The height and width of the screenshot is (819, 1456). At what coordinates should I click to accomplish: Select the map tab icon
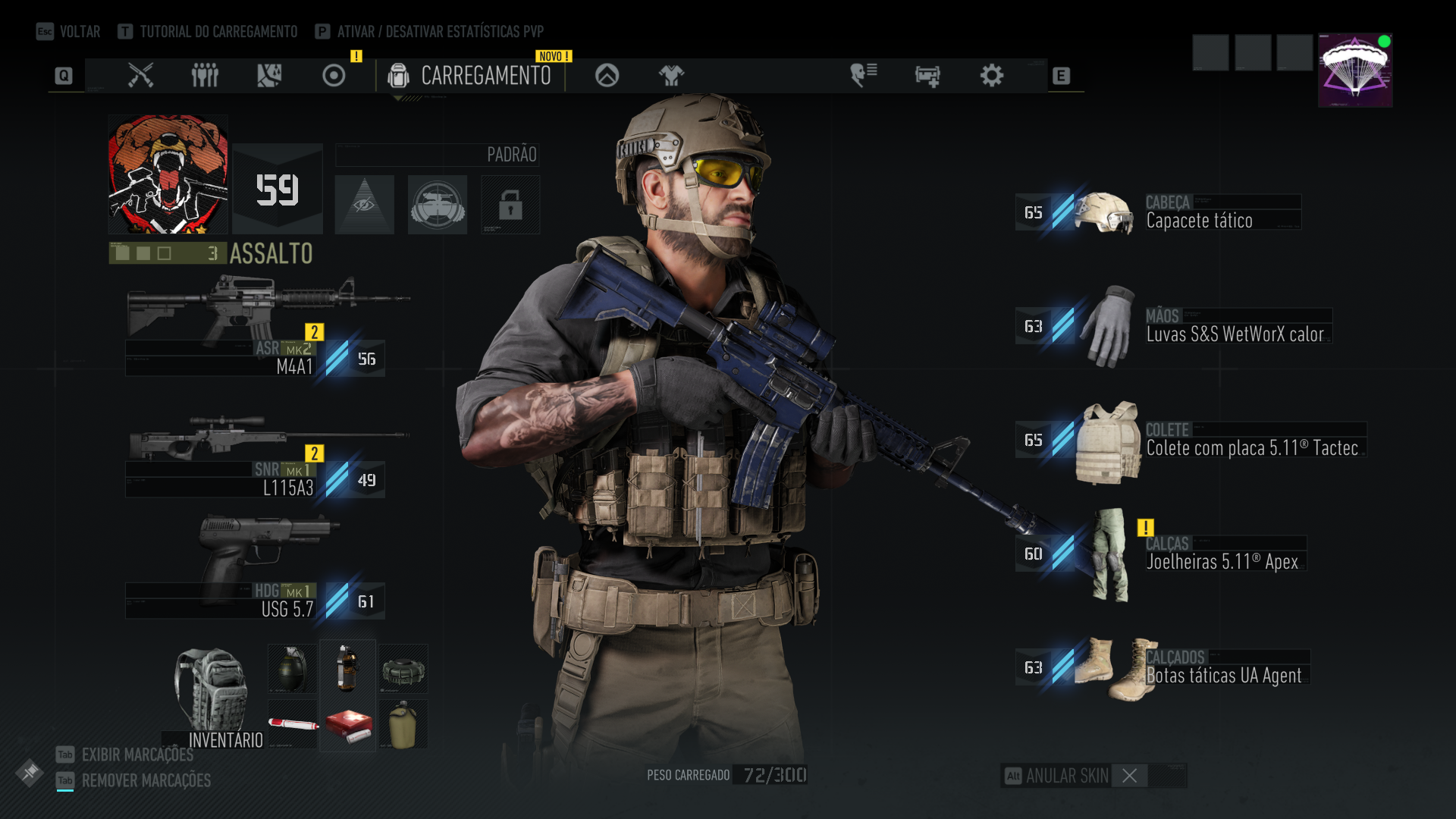(269, 76)
